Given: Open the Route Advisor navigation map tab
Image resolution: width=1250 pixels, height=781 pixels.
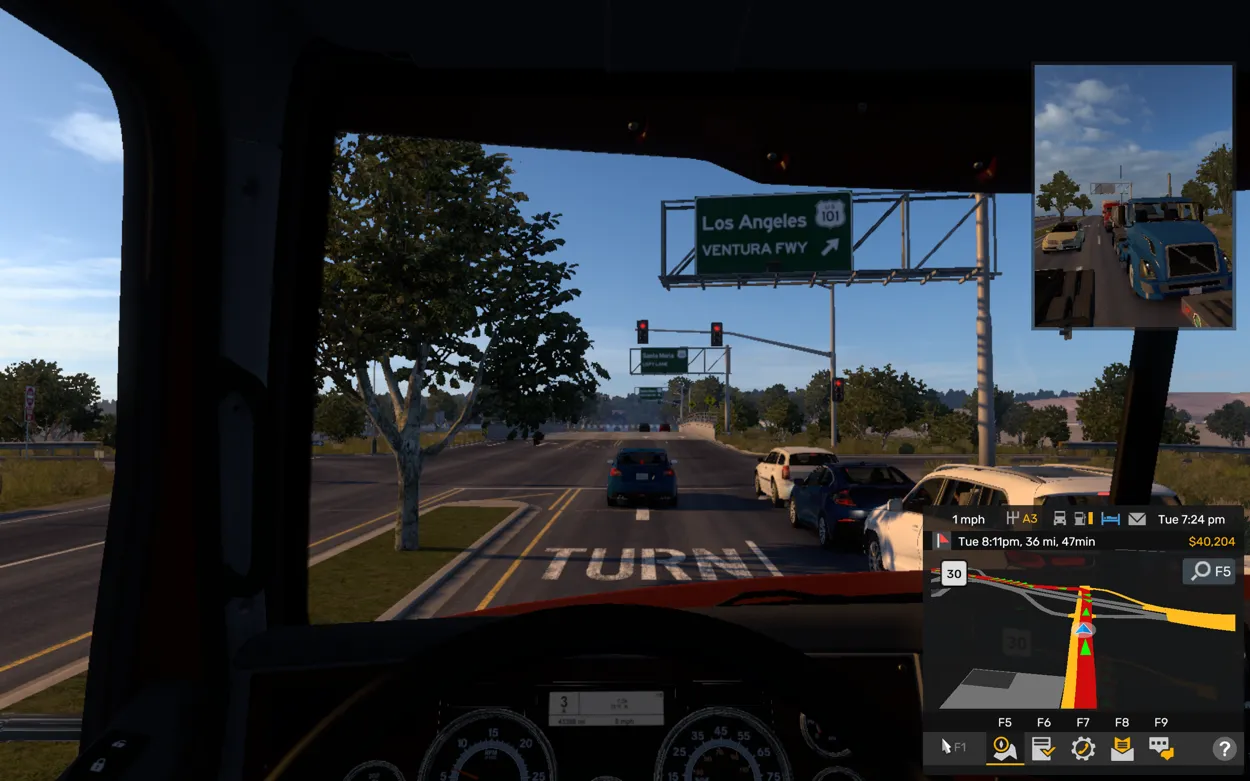Looking at the screenshot, I should 1004,748.
